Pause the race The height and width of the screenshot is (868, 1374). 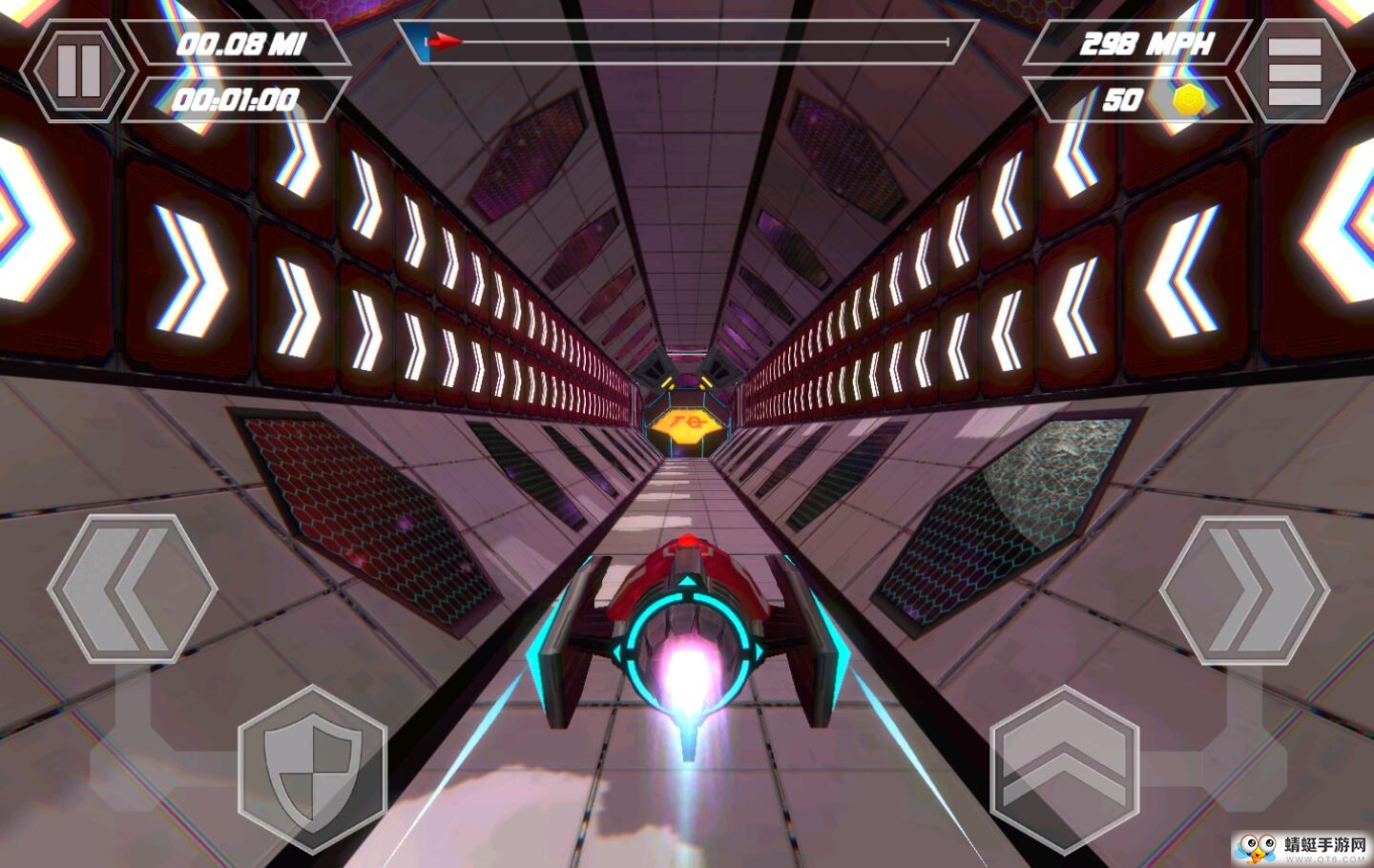coord(79,70)
